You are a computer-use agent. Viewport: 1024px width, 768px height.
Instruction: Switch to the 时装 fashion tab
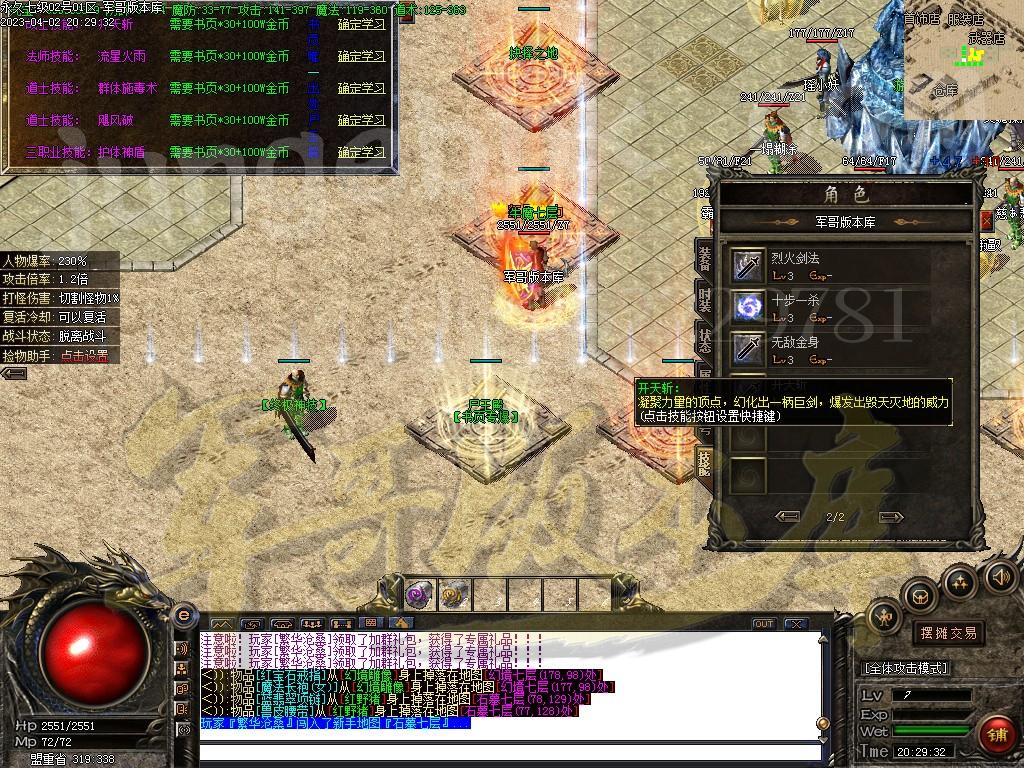[x=704, y=297]
